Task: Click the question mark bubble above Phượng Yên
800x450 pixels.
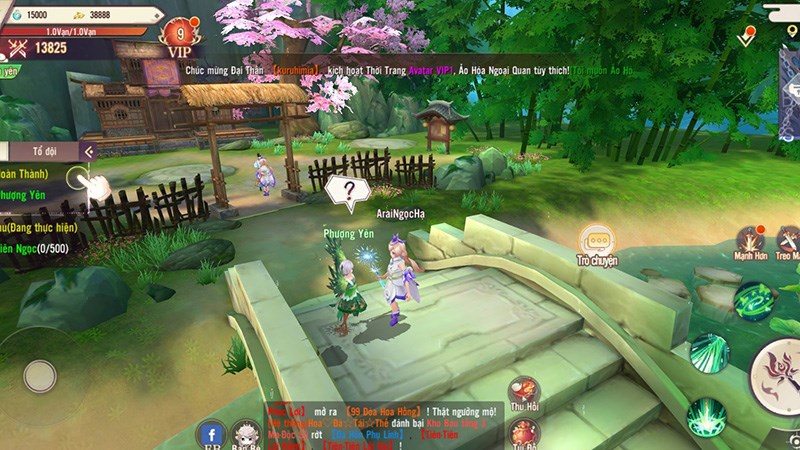Action: point(348,192)
